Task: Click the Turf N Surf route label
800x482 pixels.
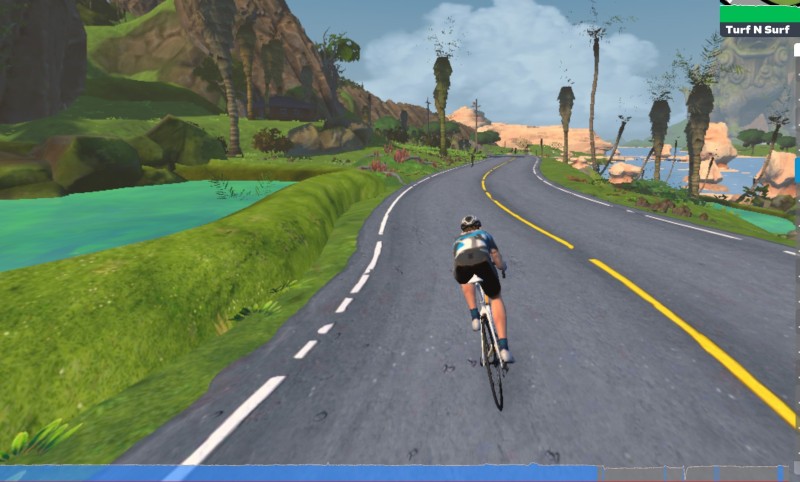Action: coord(759,29)
